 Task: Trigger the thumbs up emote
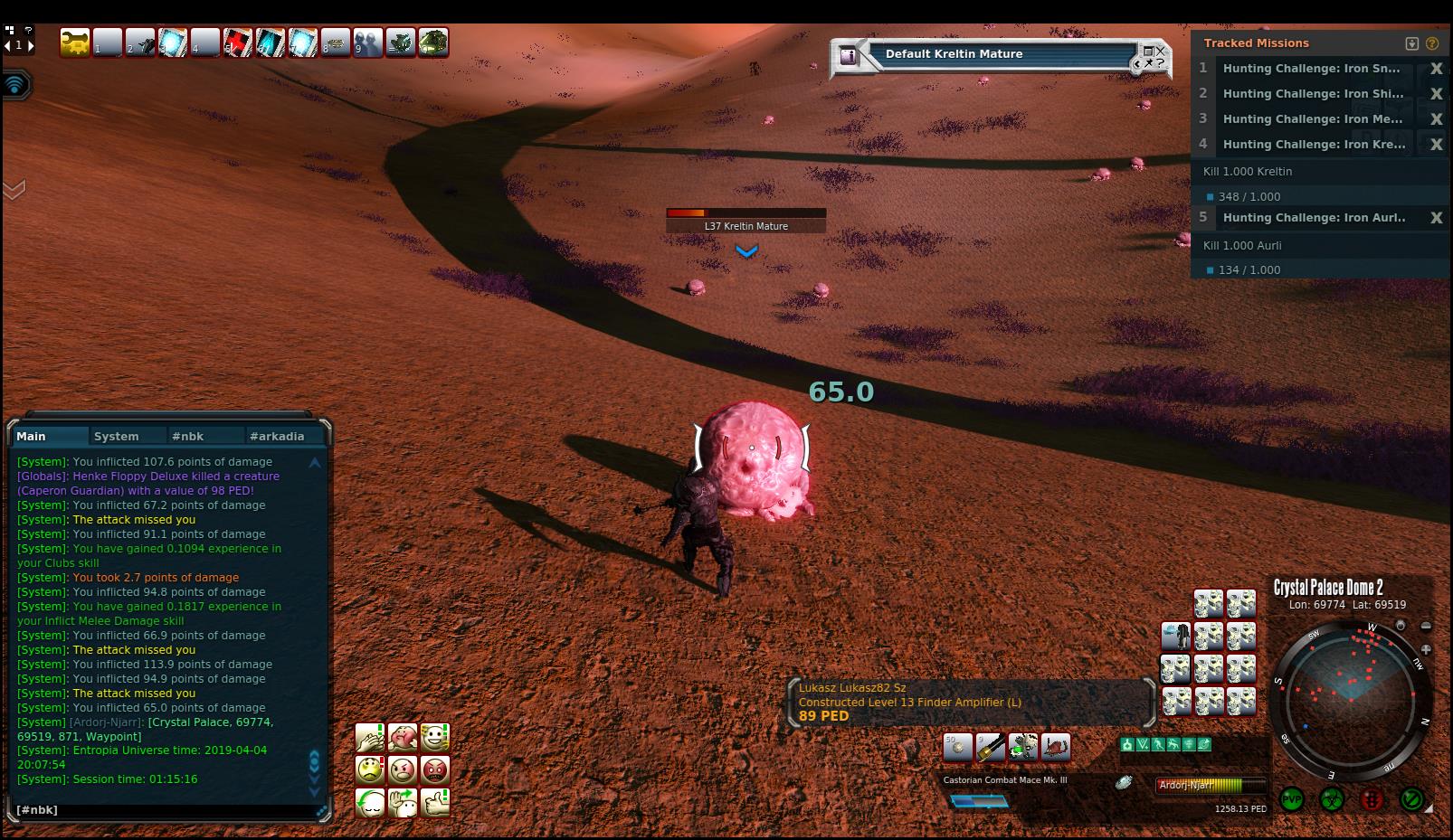point(435,803)
